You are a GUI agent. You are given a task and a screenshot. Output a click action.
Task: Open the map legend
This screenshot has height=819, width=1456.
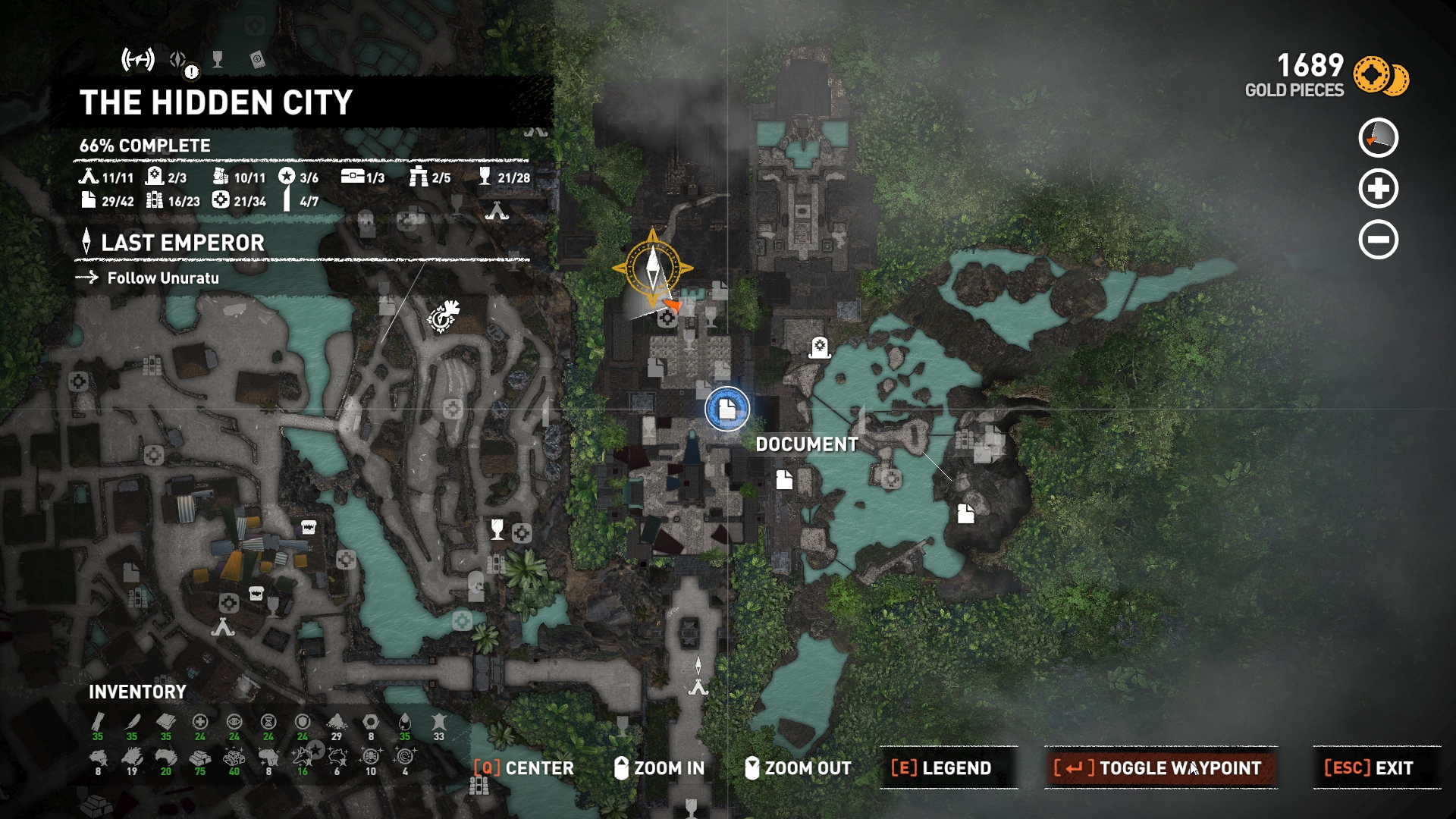pyautogui.click(x=941, y=768)
